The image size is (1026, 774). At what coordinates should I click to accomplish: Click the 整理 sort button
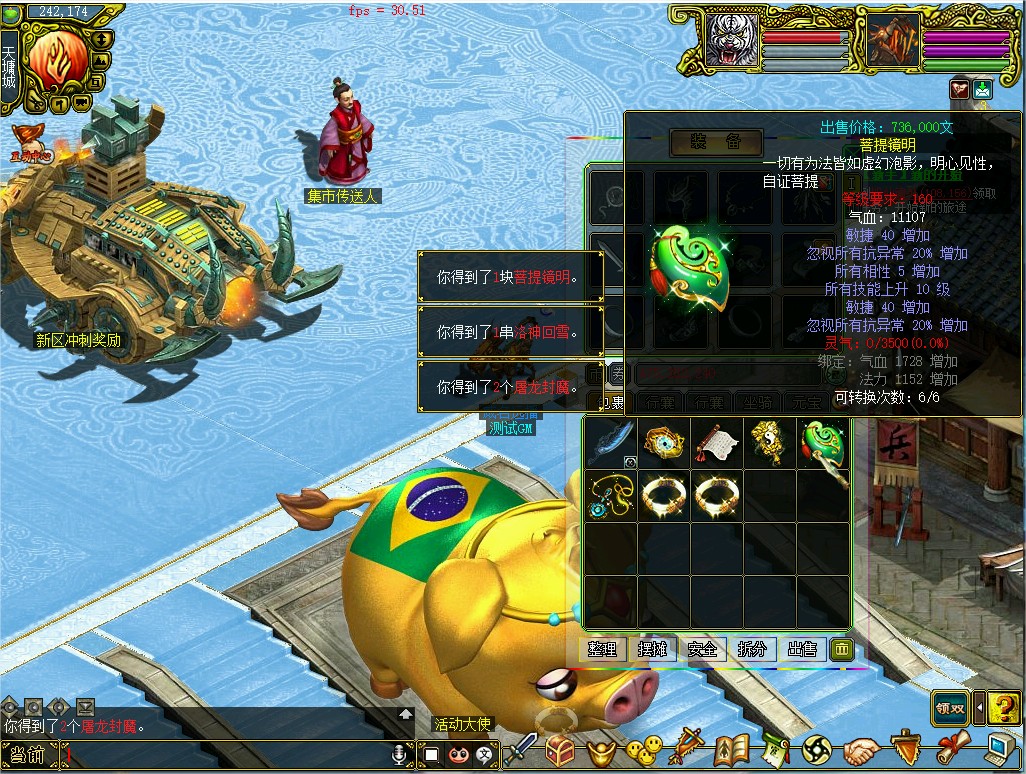[602, 649]
